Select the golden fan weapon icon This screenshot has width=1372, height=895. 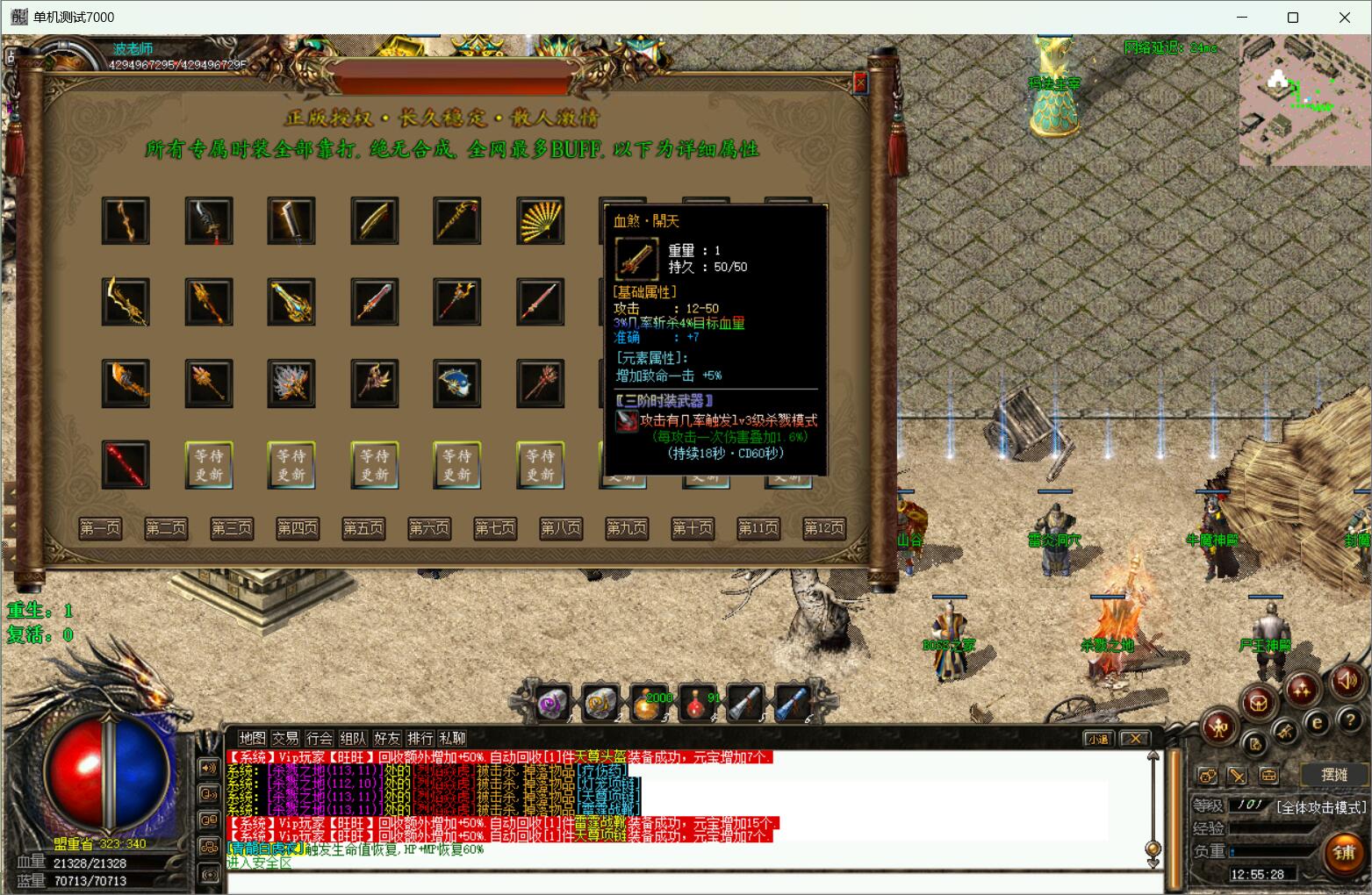coord(540,220)
